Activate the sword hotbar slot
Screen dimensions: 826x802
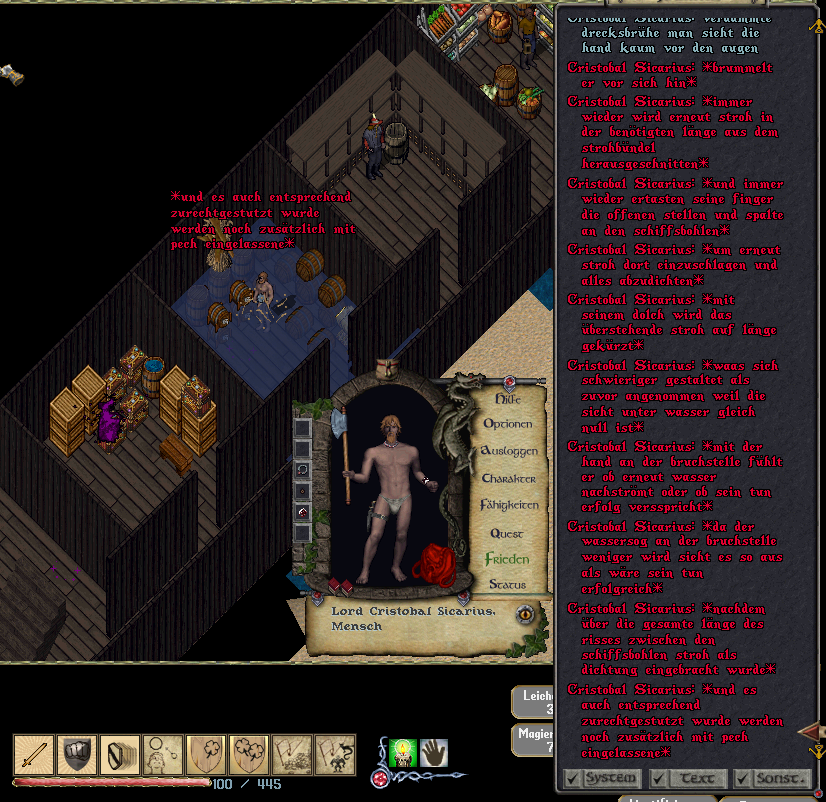pyautogui.click(x=33, y=754)
